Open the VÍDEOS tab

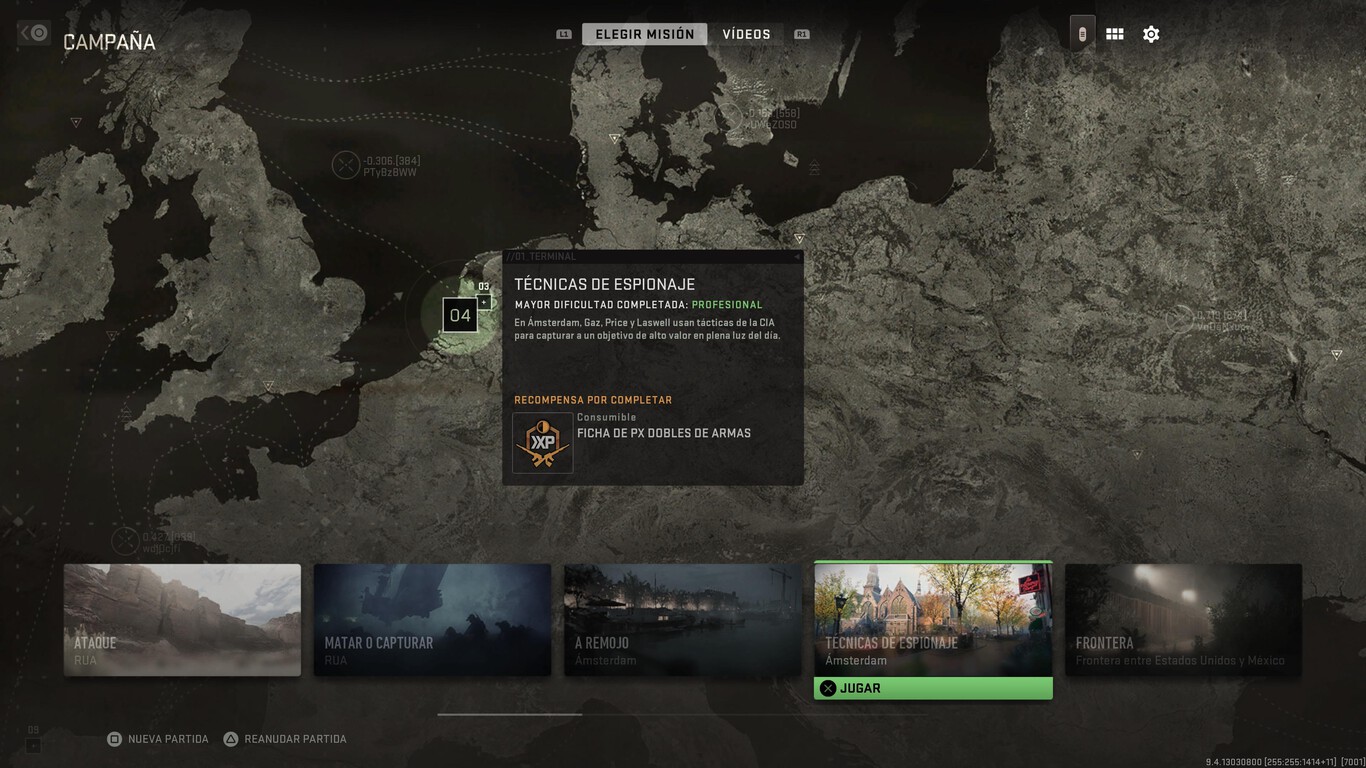coord(746,33)
